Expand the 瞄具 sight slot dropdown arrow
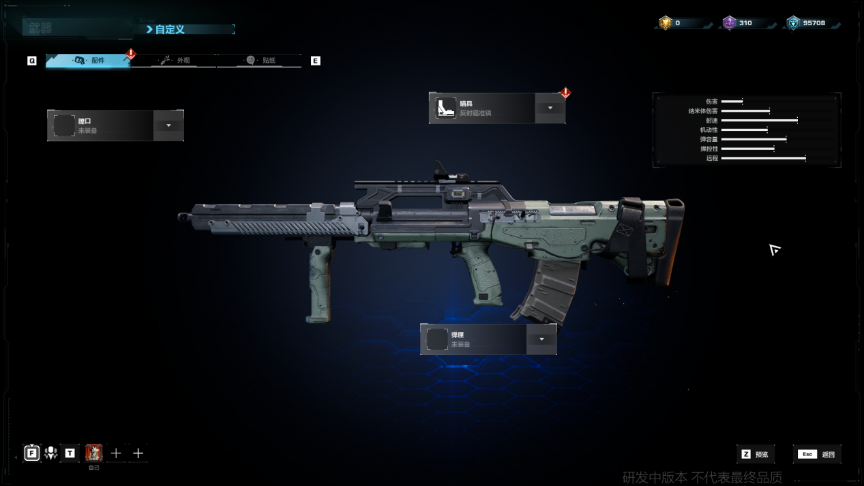This screenshot has width=864, height=486. pyautogui.click(x=550, y=108)
